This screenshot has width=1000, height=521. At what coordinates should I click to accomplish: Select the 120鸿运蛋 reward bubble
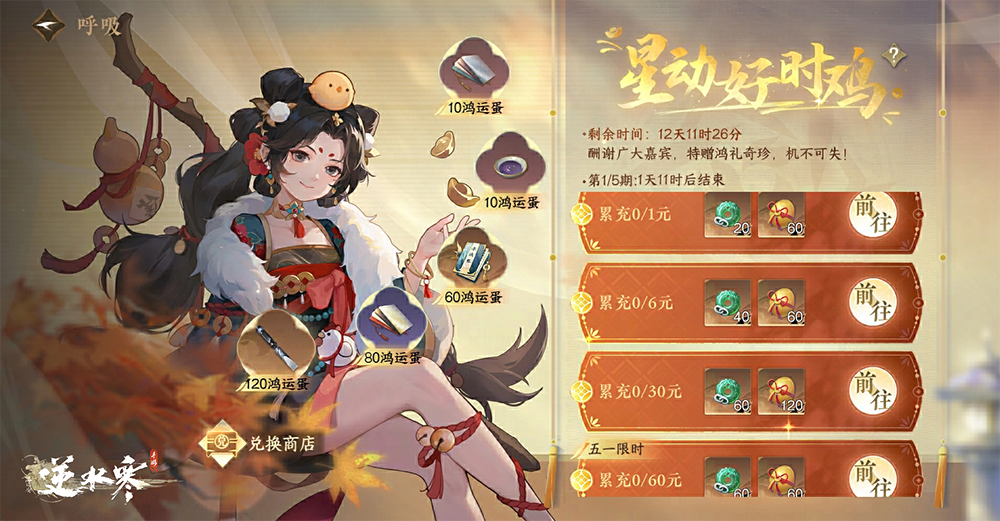274,345
